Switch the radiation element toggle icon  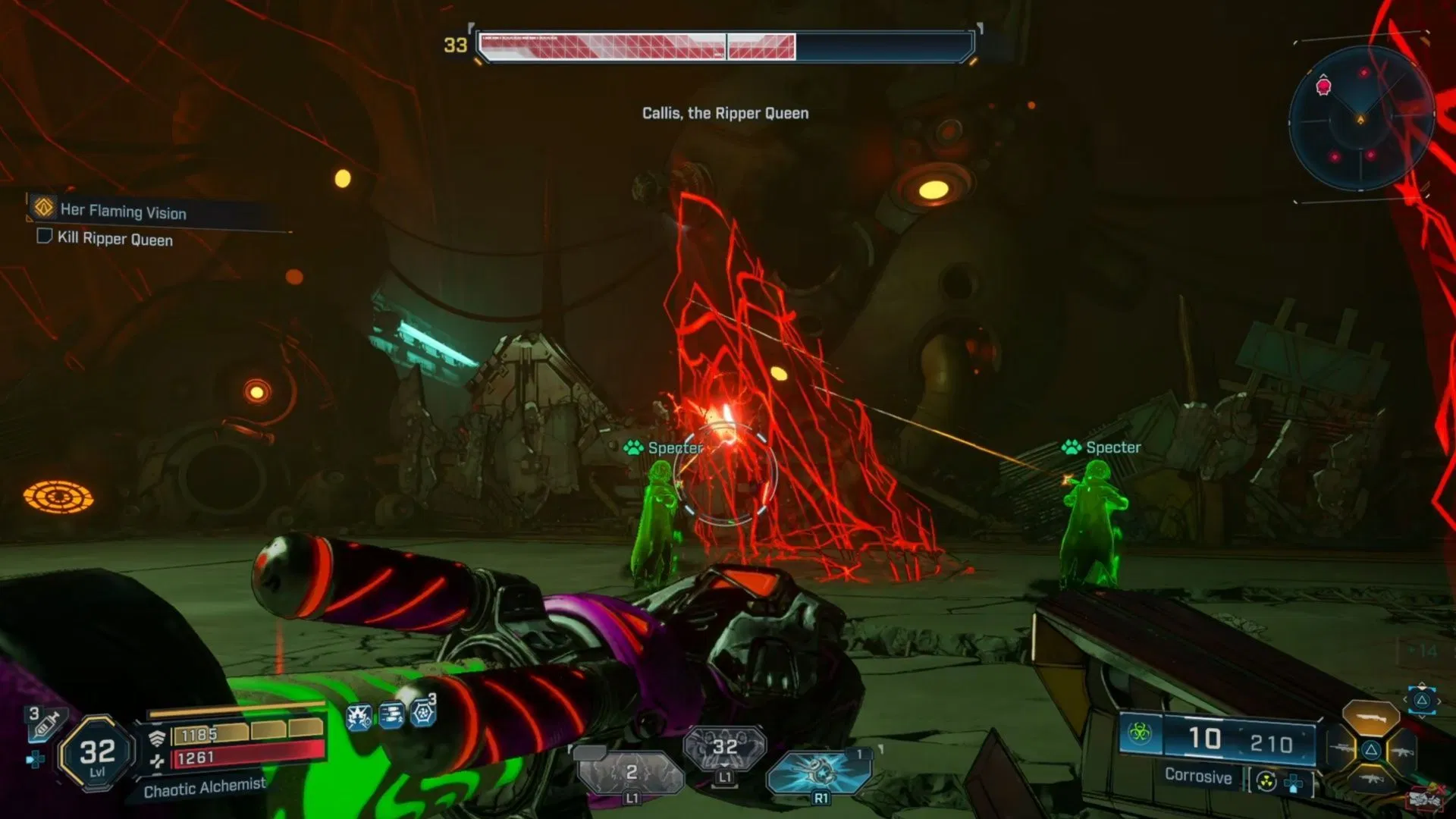(x=1266, y=781)
